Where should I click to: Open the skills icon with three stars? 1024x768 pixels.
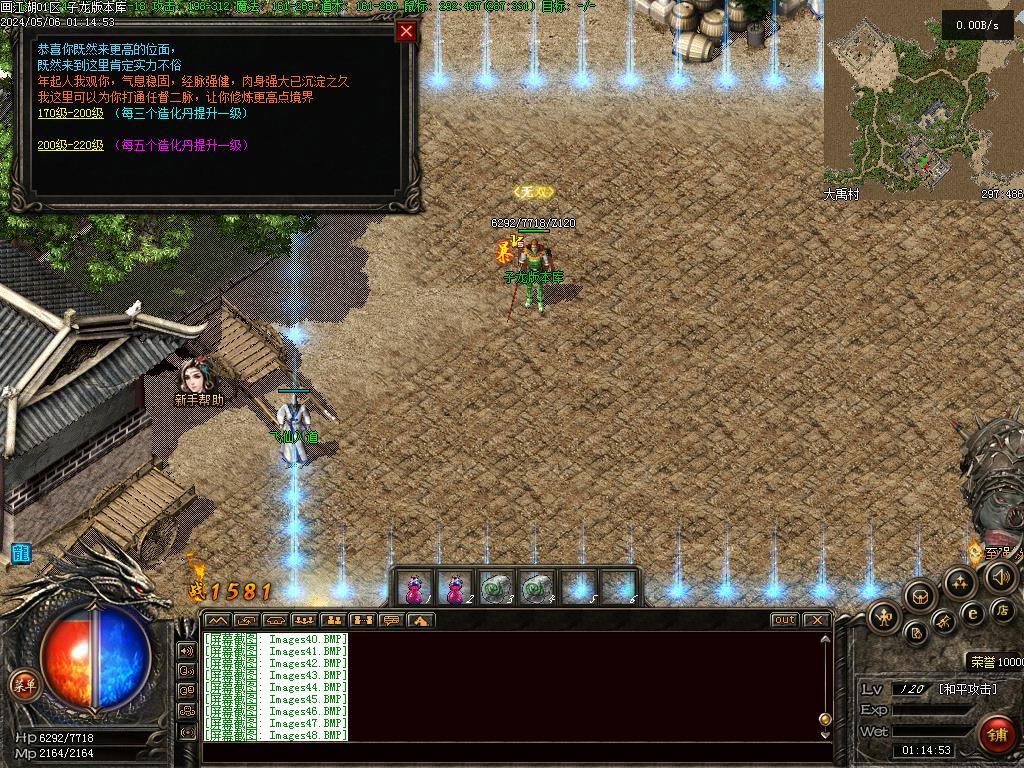(958, 582)
